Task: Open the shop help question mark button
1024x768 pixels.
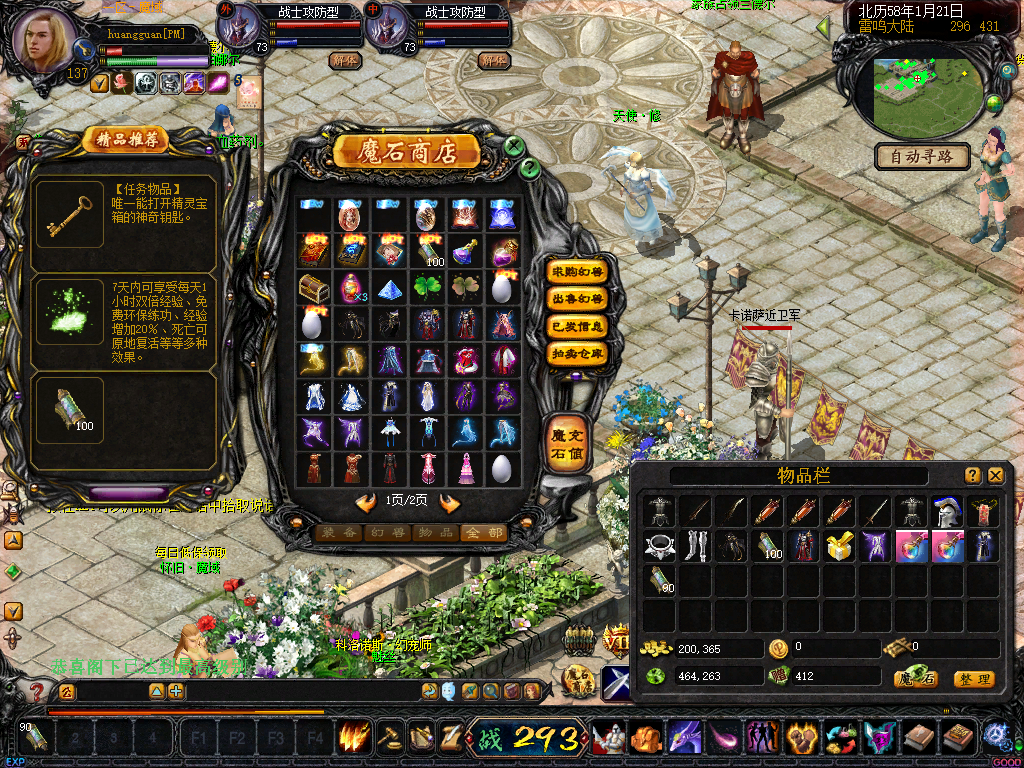Action: tap(531, 169)
